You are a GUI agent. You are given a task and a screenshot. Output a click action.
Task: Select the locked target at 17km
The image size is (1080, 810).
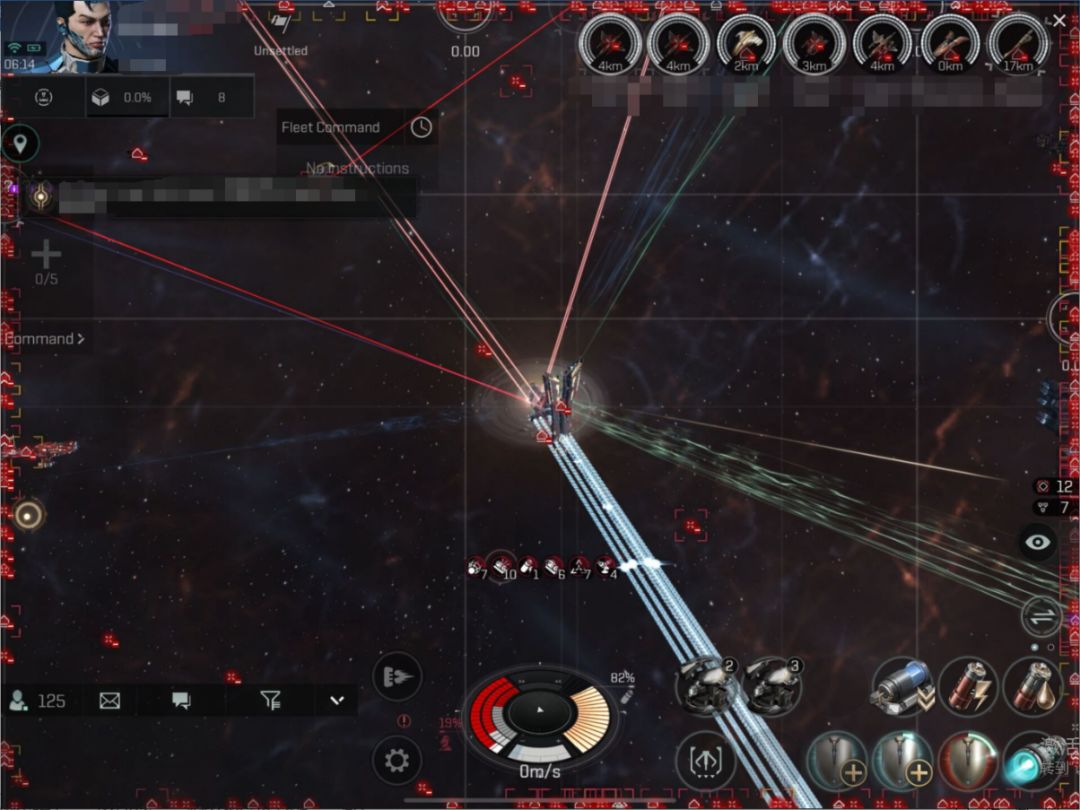(1017, 46)
